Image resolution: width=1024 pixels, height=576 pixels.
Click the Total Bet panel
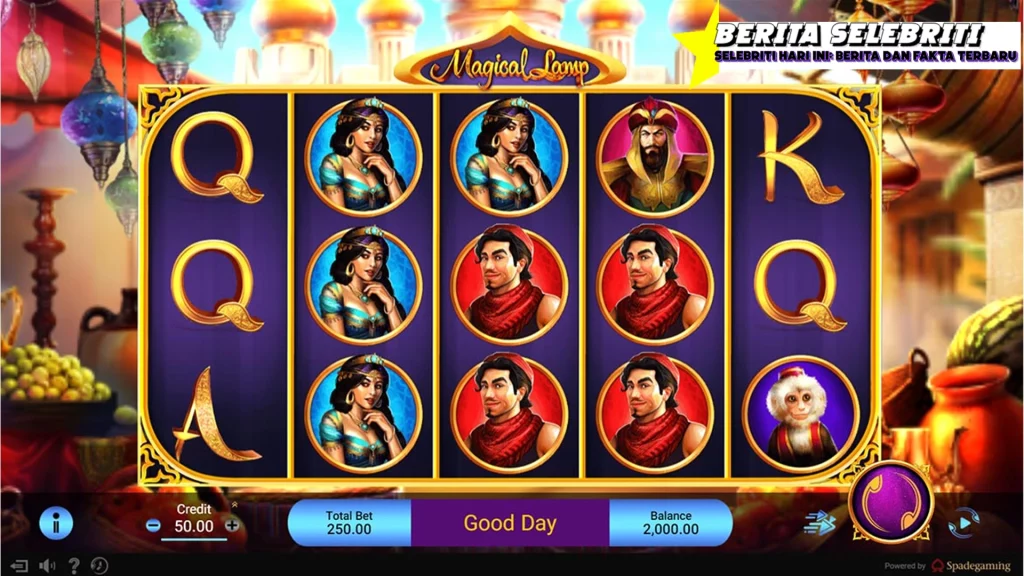pyautogui.click(x=349, y=522)
